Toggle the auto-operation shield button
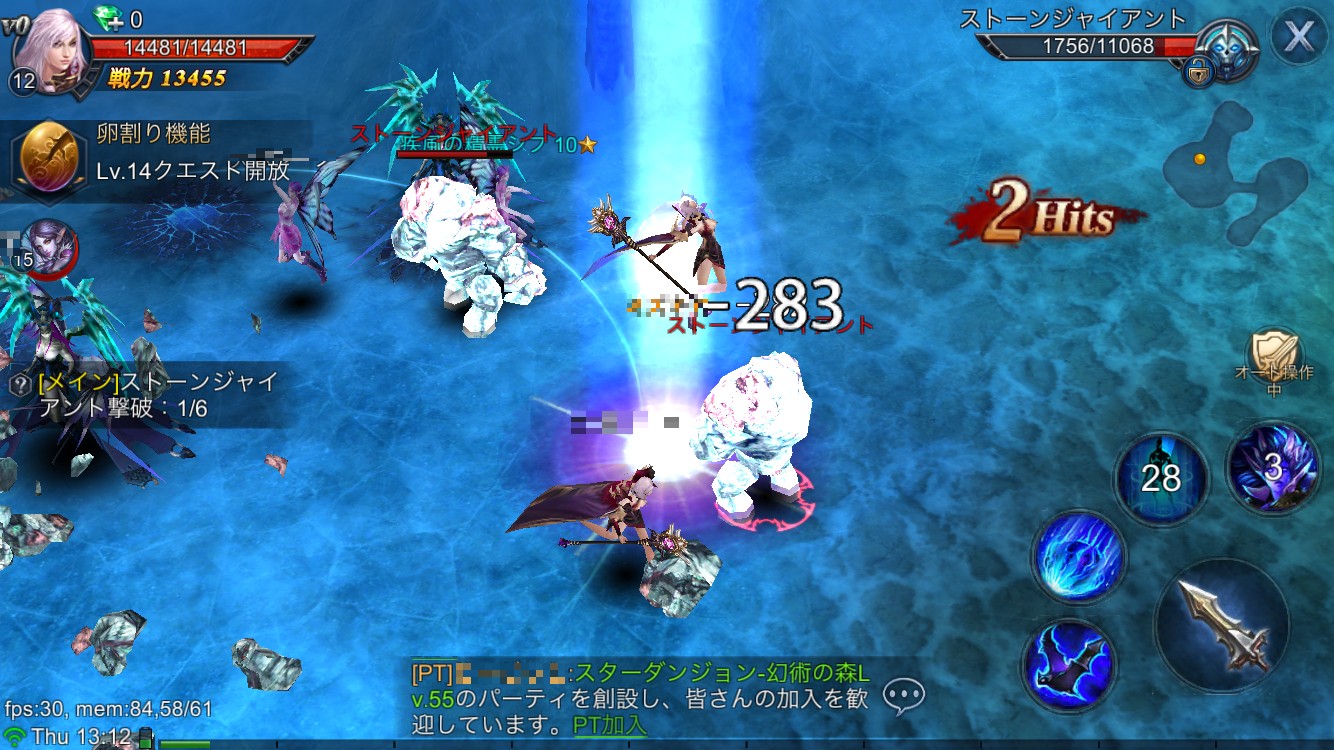The image size is (1334, 750). click(x=1274, y=354)
